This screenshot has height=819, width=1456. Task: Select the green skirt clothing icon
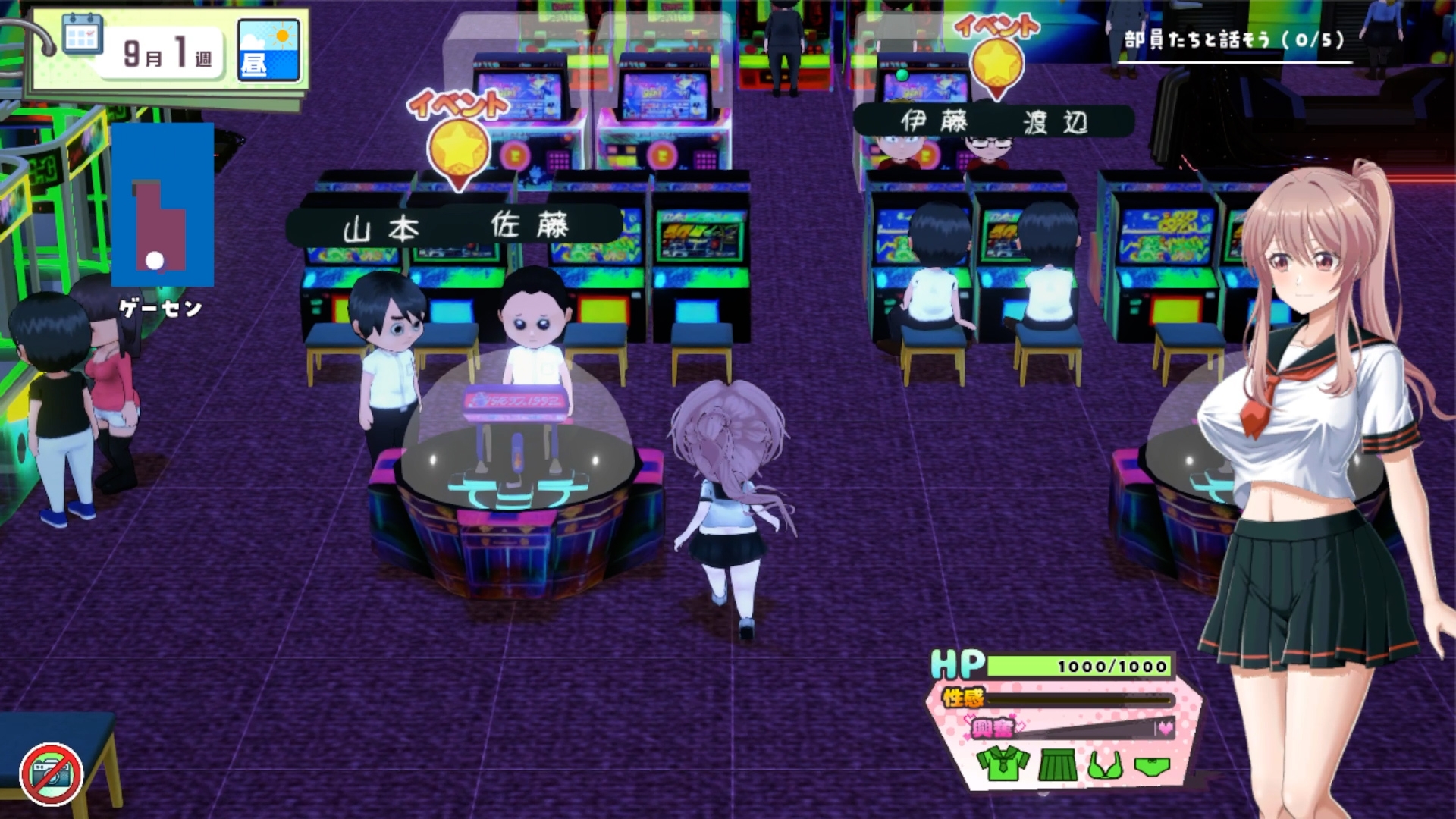(x=1057, y=764)
